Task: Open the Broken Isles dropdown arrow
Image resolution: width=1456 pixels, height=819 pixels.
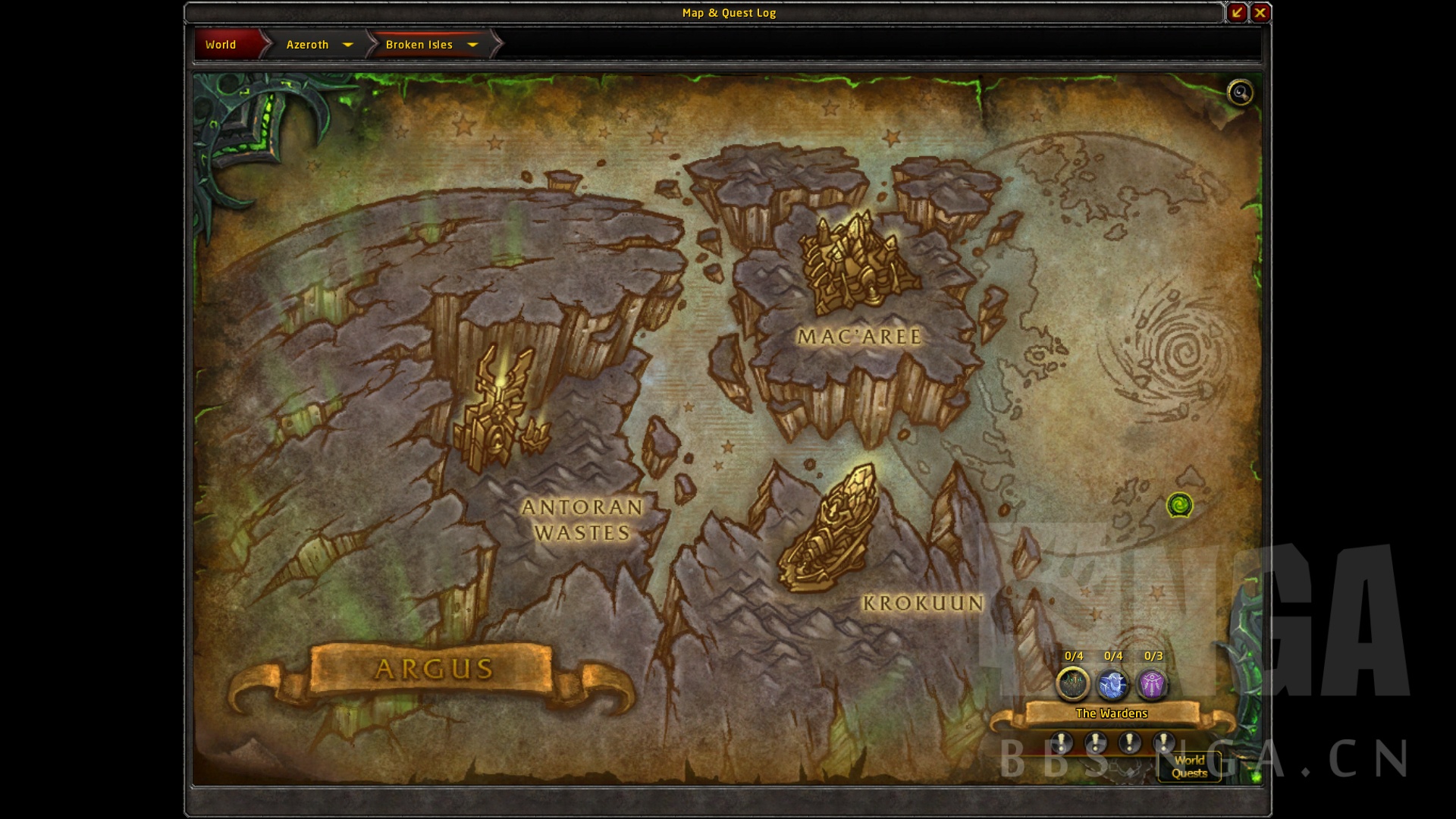Action: [x=472, y=45]
